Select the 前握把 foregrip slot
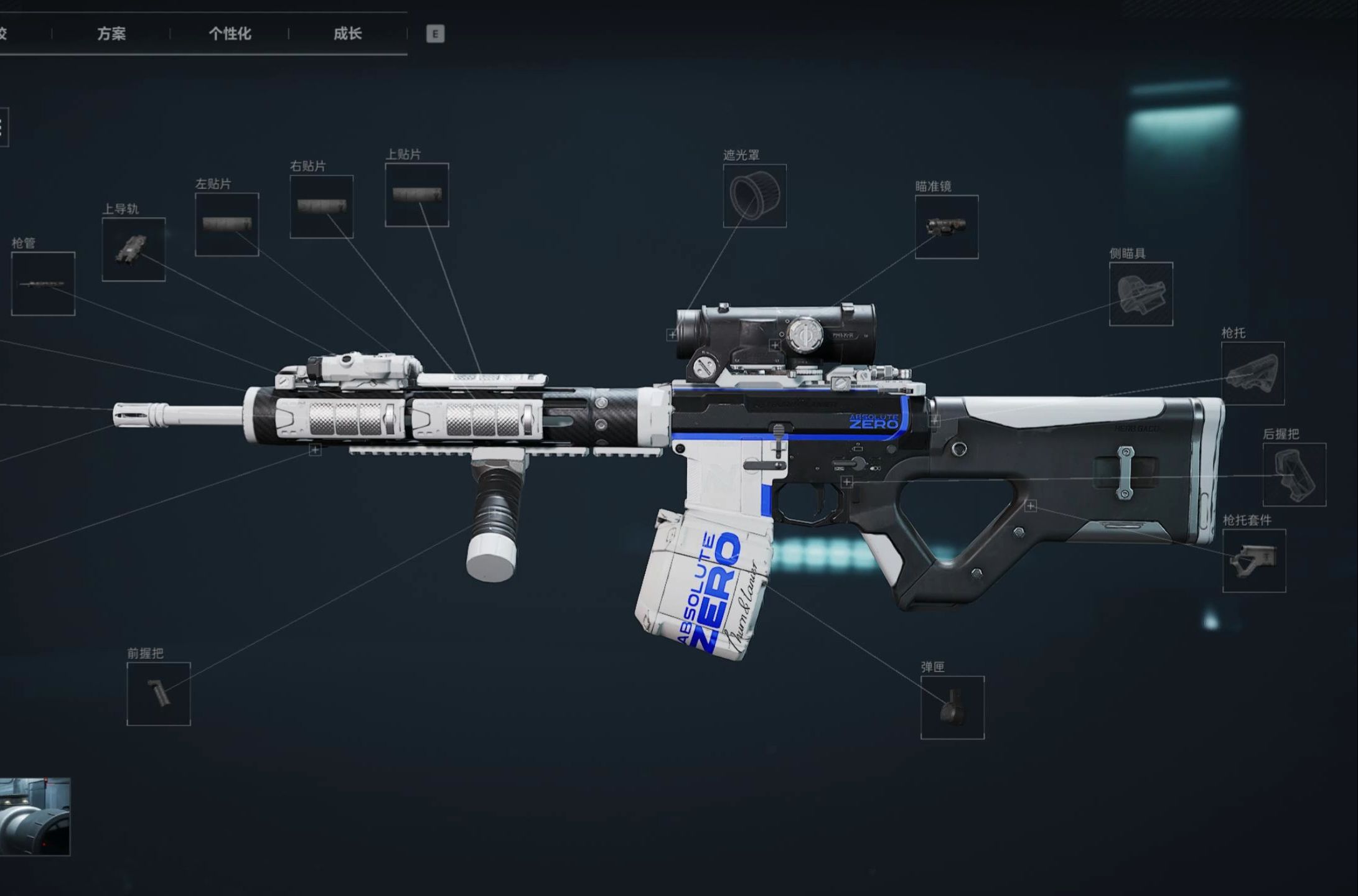The height and width of the screenshot is (896, 1358). point(158,694)
